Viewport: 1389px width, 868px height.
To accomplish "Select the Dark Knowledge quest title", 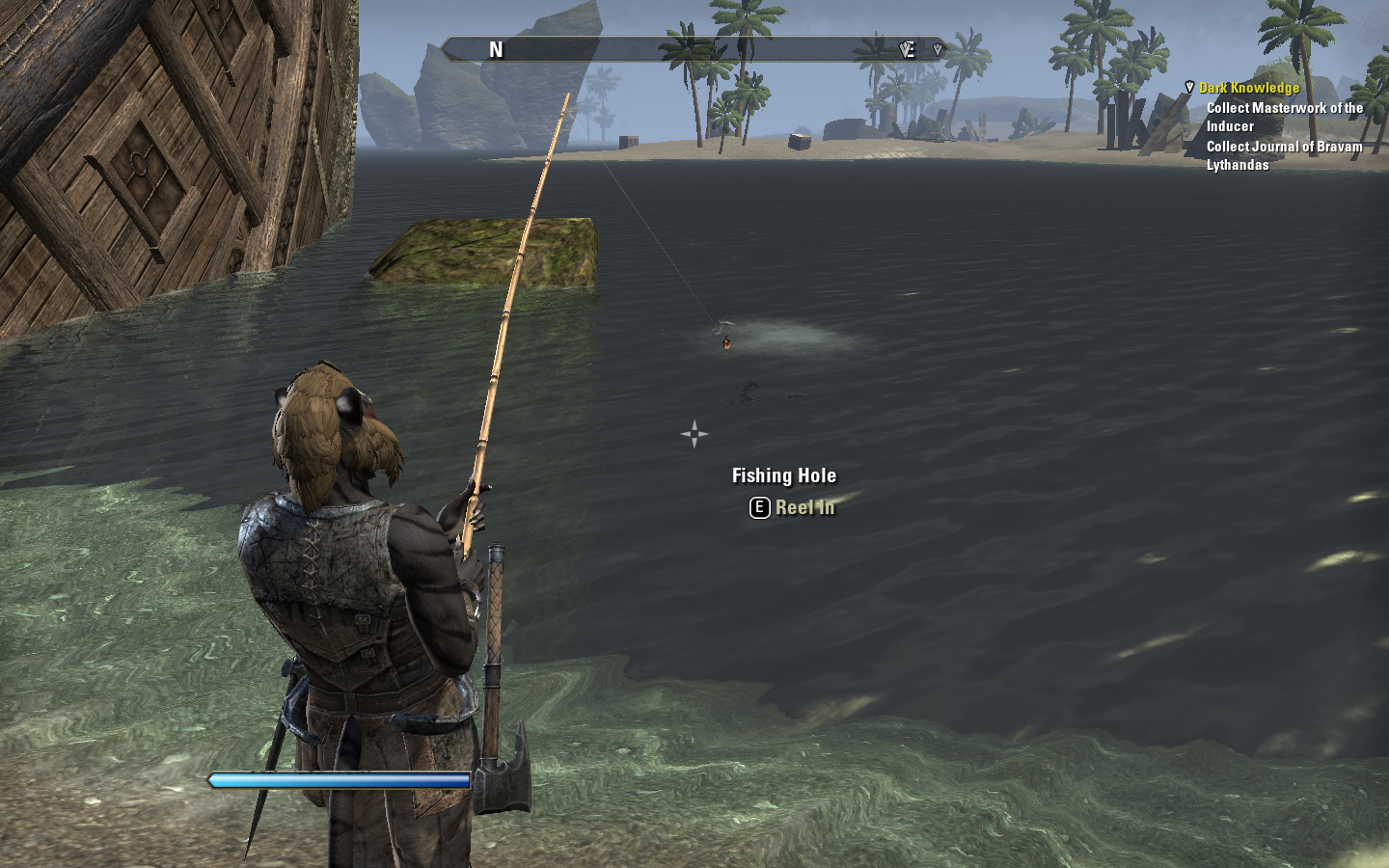I will pyautogui.click(x=1249, y=88).
